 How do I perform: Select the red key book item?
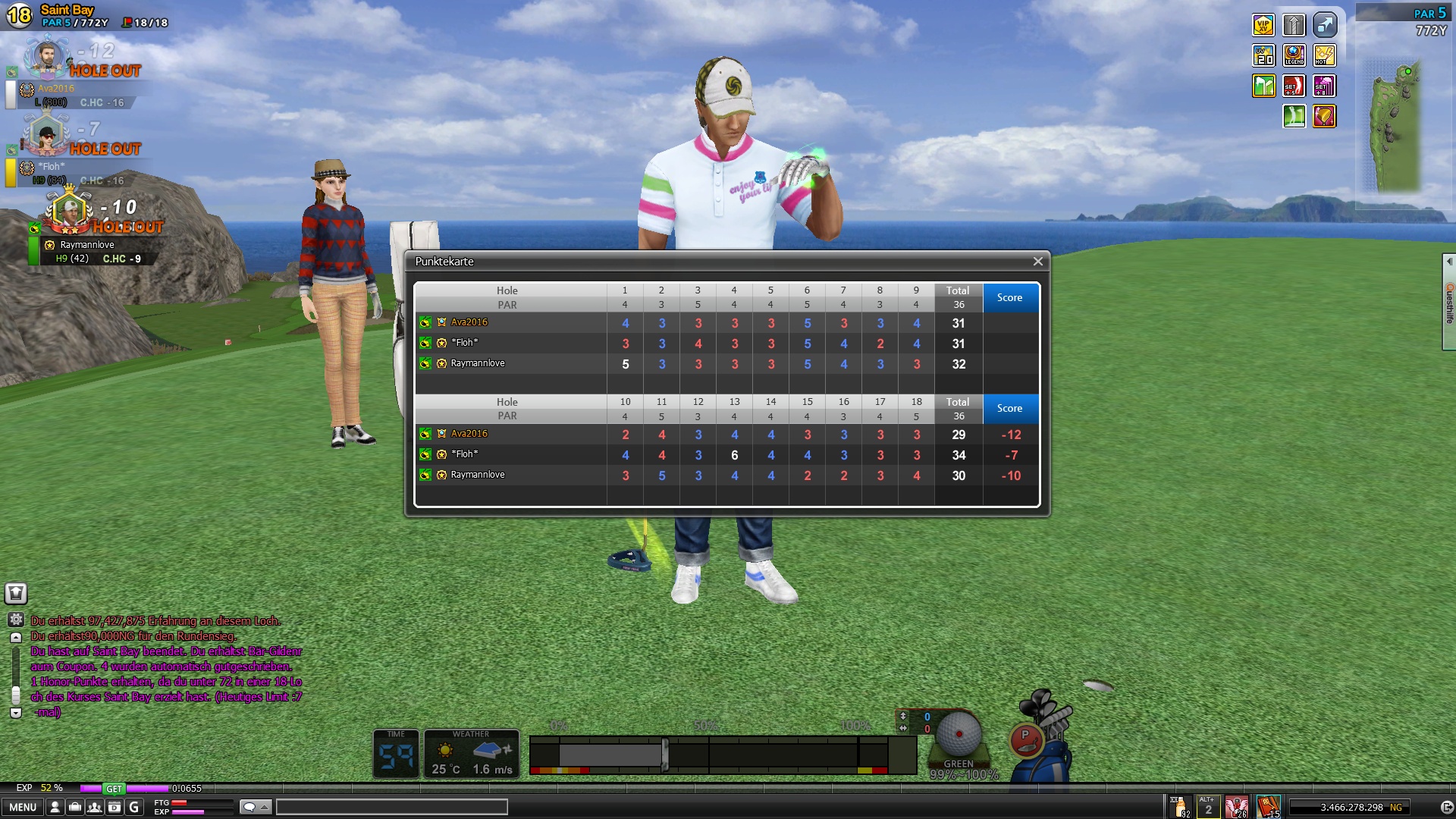click(x=1269, y=806)
